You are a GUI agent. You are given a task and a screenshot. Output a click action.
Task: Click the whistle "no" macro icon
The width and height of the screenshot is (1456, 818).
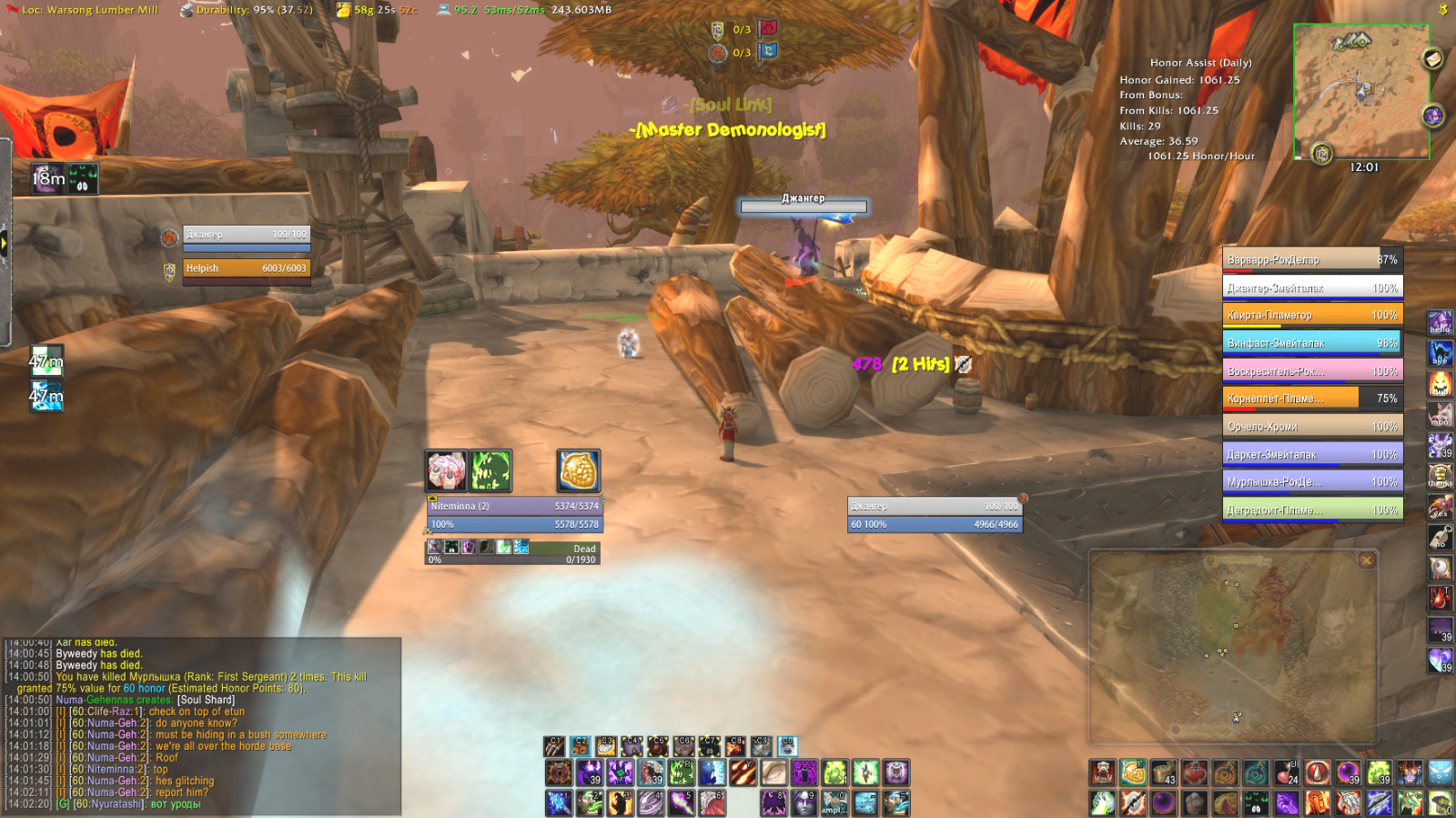pos(1441,536)
